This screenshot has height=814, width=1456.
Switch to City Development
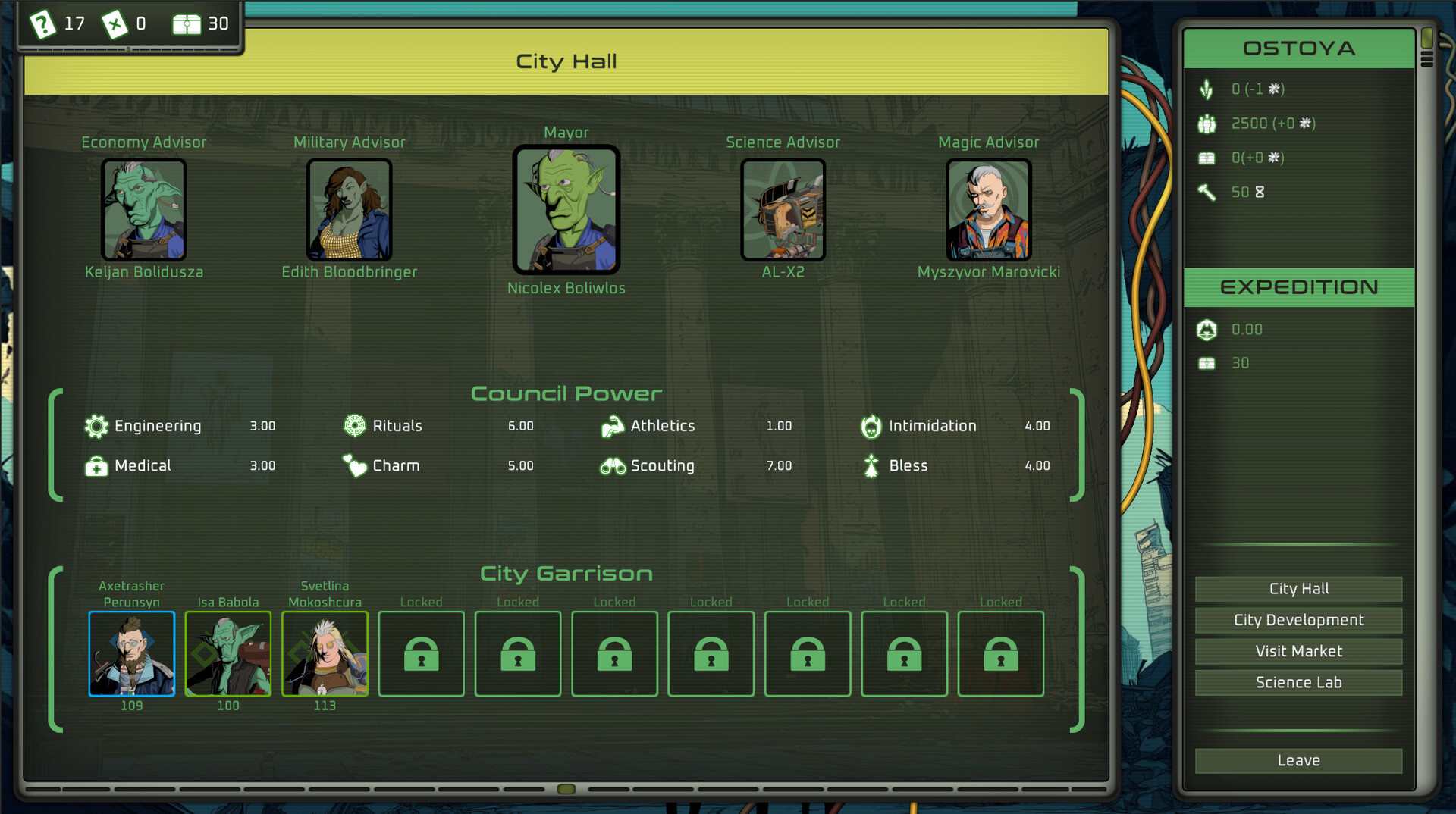coord(1298,620)
